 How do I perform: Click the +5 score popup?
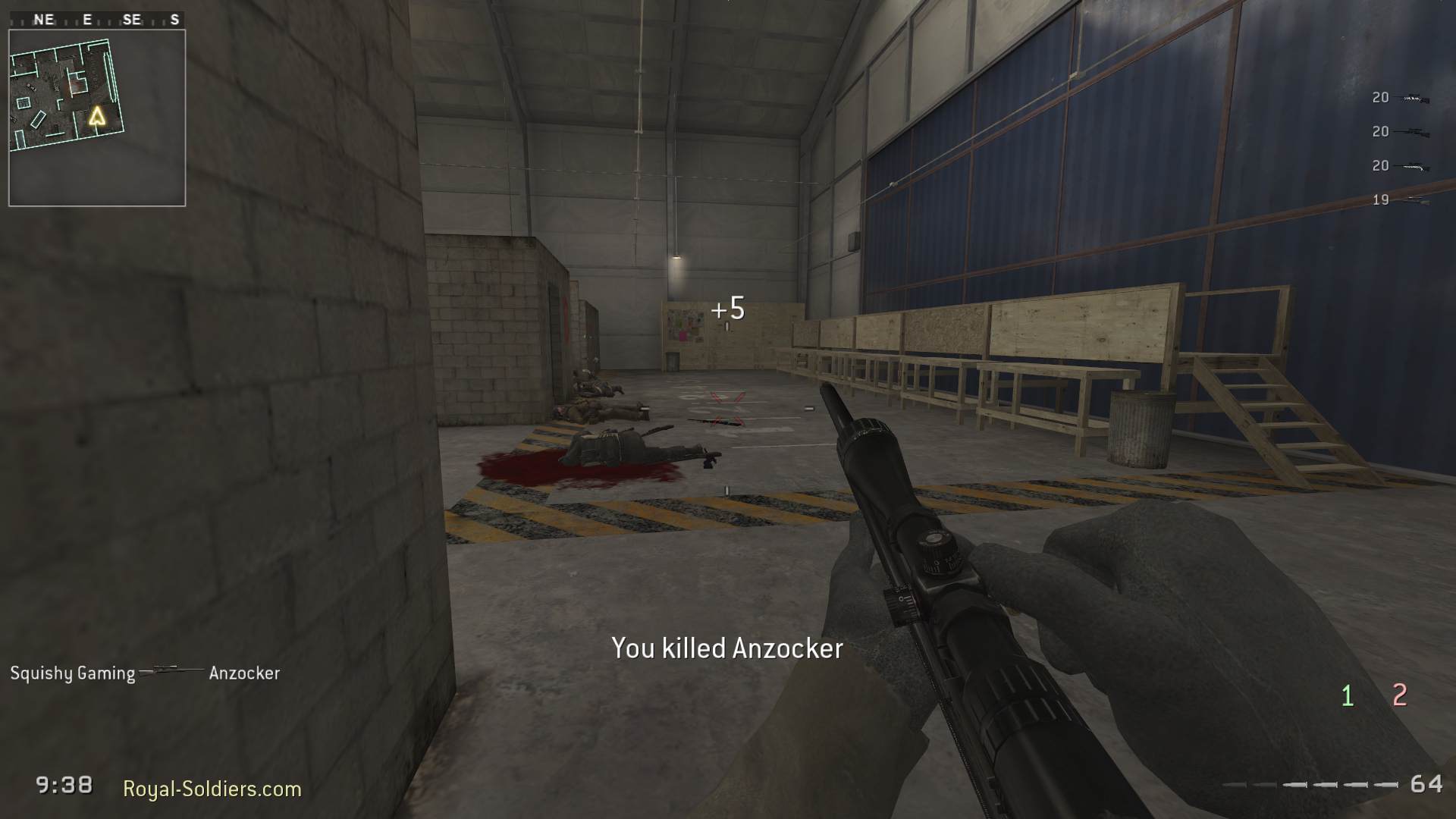(729, 306)
